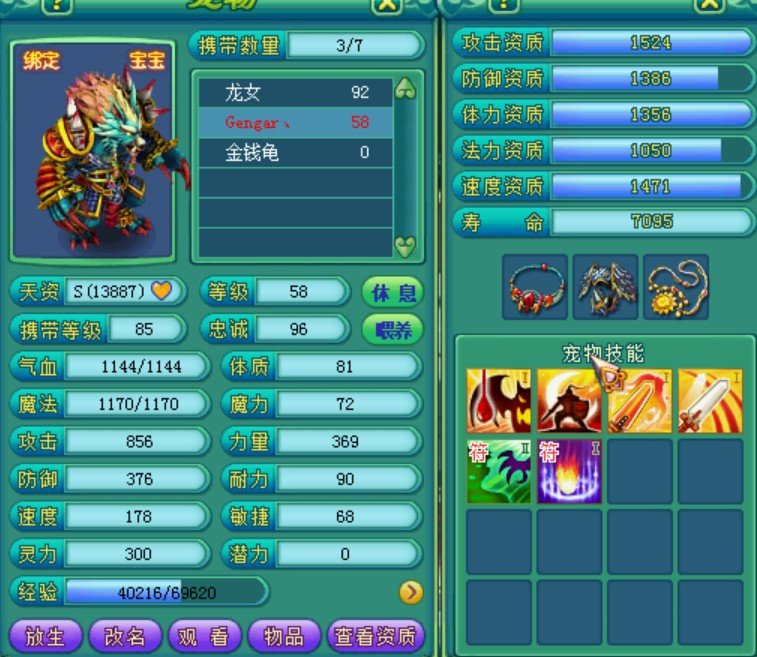Click the pet list scroll-up arrow
This screenshot has height=657, width=757.
[405, 90]
